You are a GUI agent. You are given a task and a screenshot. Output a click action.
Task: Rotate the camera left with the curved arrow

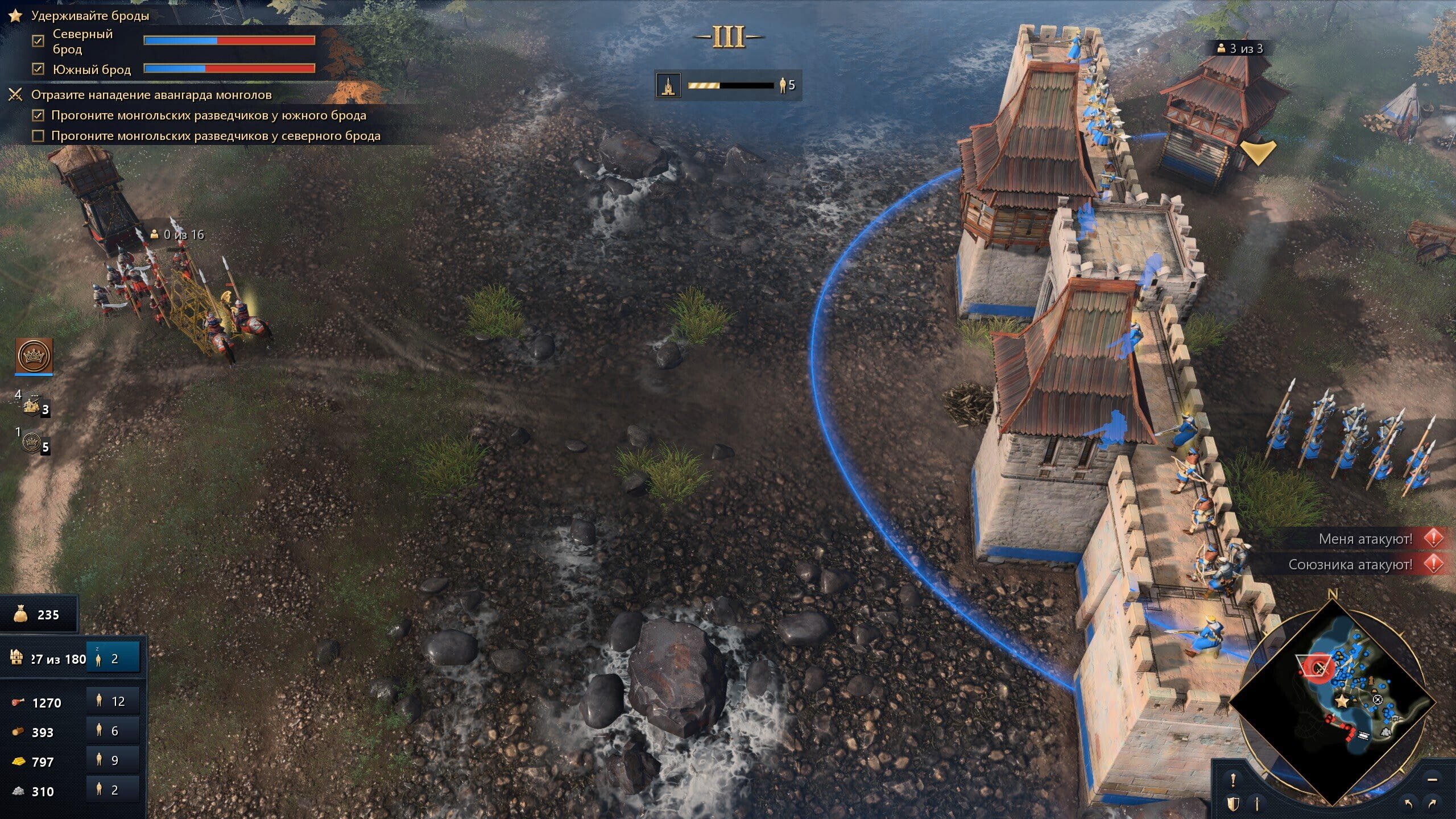(1408, 804)
